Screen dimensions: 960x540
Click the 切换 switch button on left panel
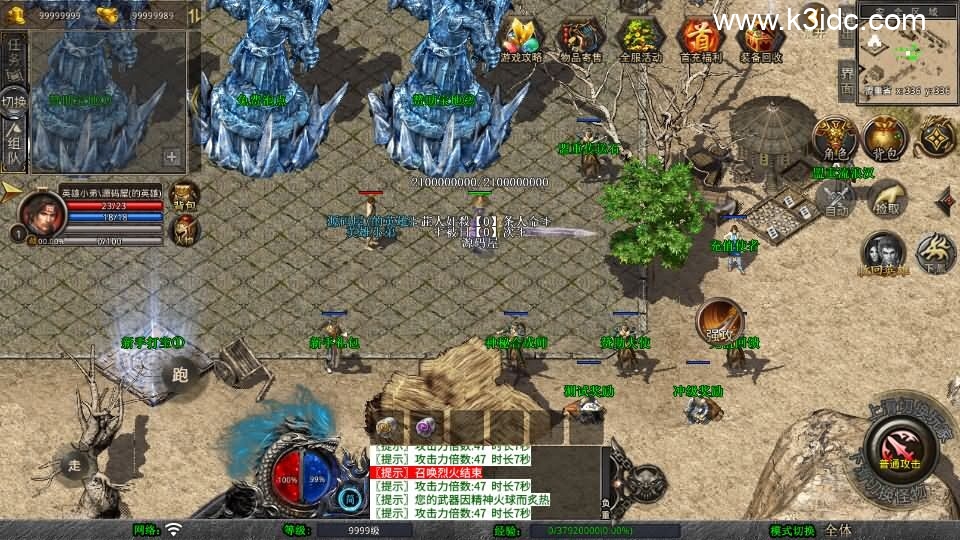tap(14, 102)
